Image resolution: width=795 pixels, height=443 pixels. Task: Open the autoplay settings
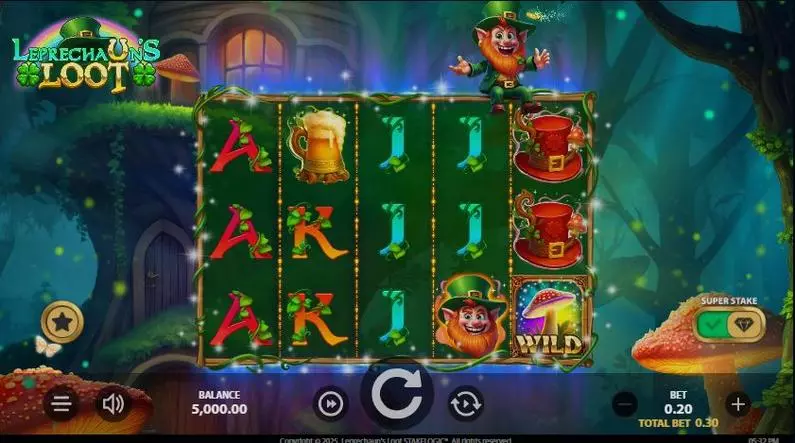[x=465, y=403]
